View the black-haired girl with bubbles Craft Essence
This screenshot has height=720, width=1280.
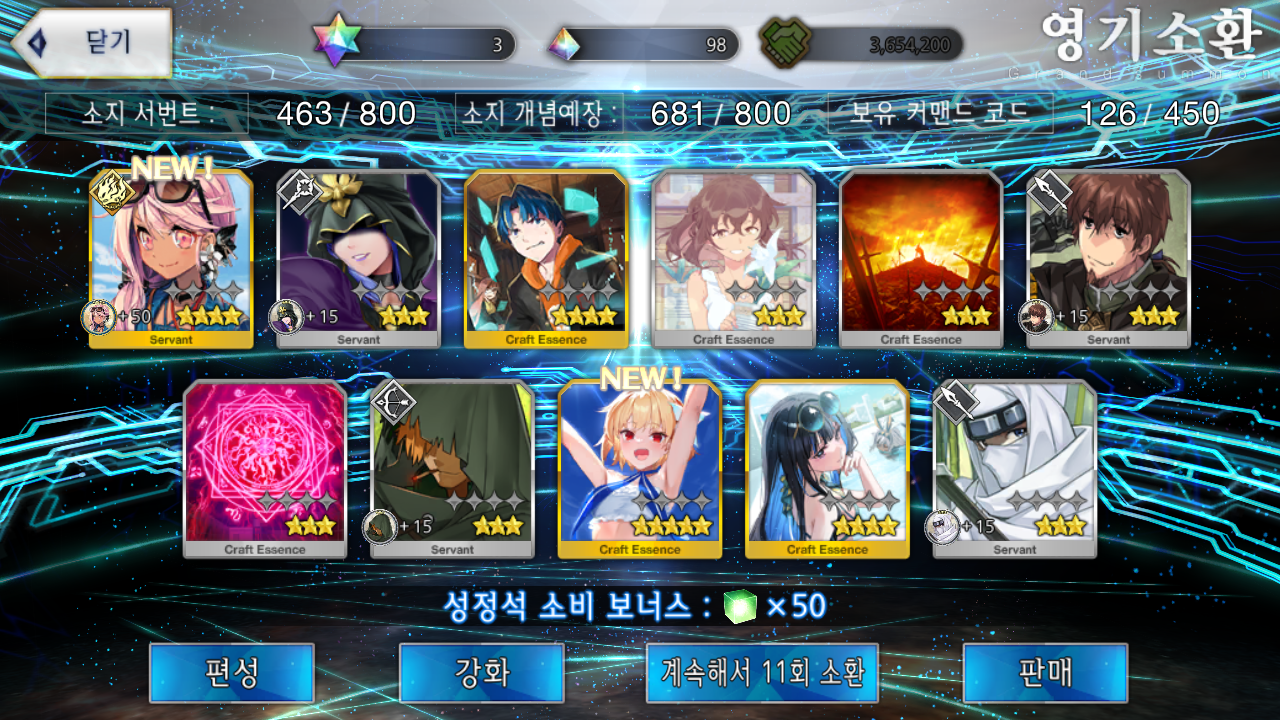coord(827,468)
